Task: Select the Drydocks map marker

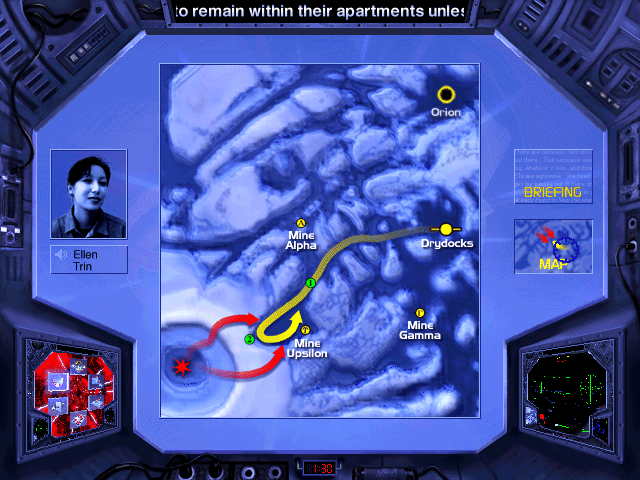Action: coord(446,229)
